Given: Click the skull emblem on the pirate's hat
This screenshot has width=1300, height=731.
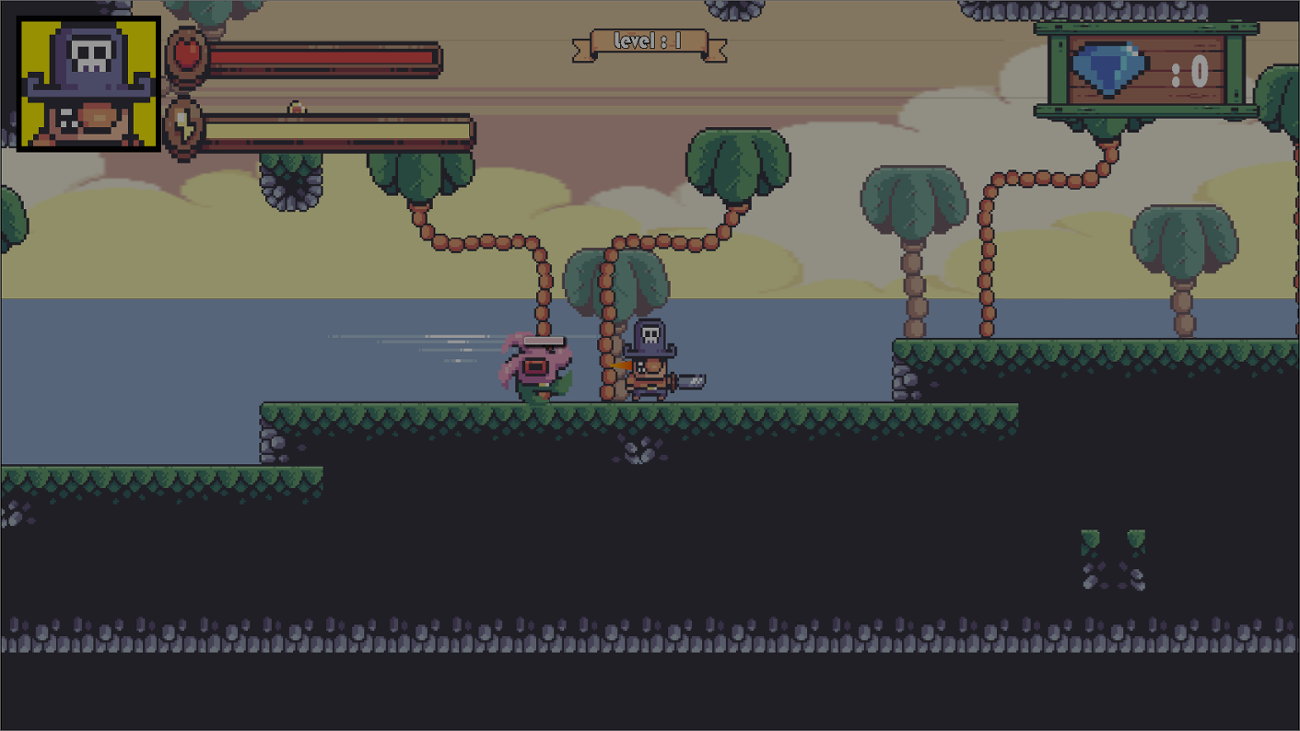Looking at the screenshot, I should pyautogui.click(x=652, y=334).
